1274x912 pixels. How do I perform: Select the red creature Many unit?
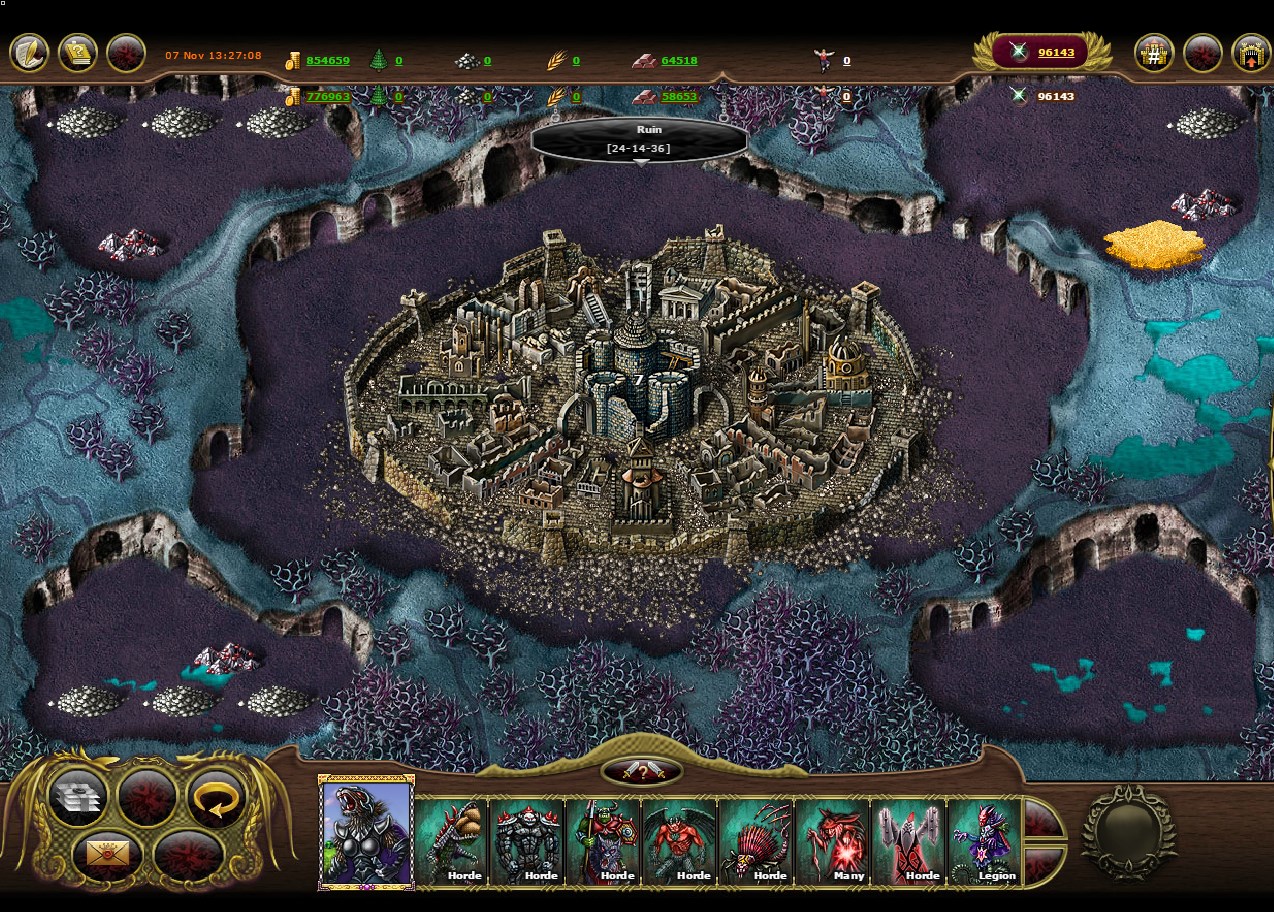[x=832, y=841]
